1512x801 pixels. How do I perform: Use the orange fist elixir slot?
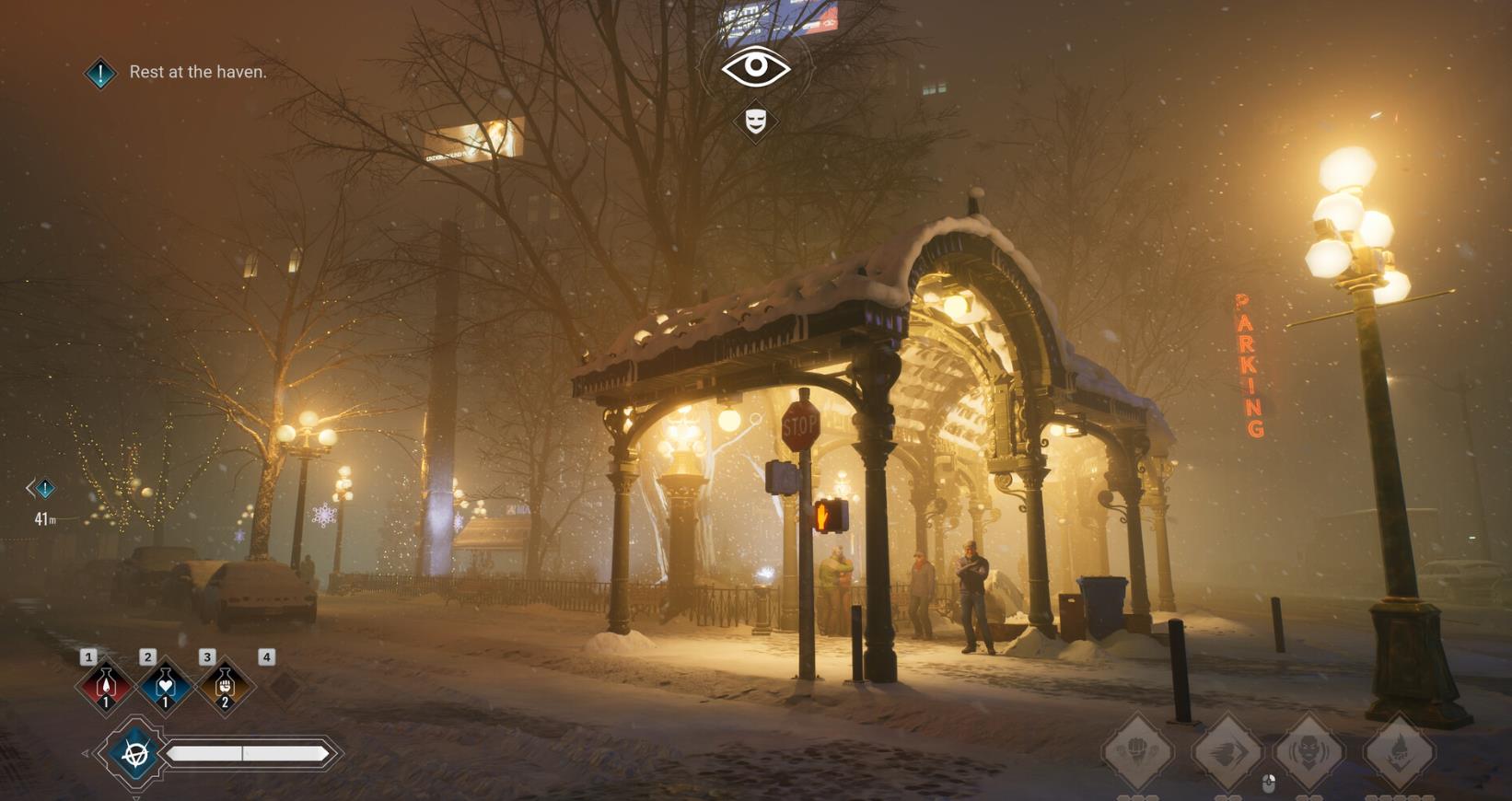pyautogui.click(x=224, y=686)
